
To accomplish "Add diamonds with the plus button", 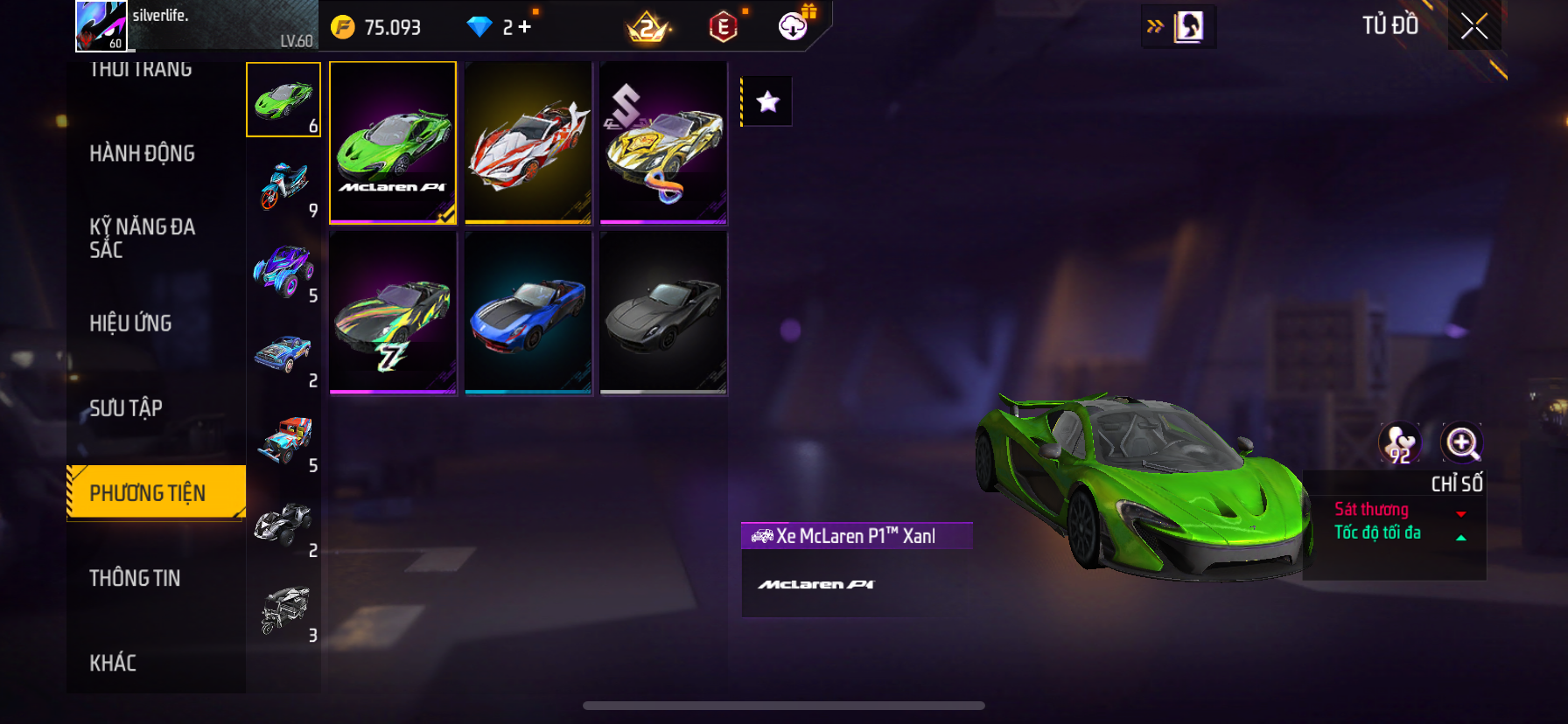I will click(x=524, y=27).
